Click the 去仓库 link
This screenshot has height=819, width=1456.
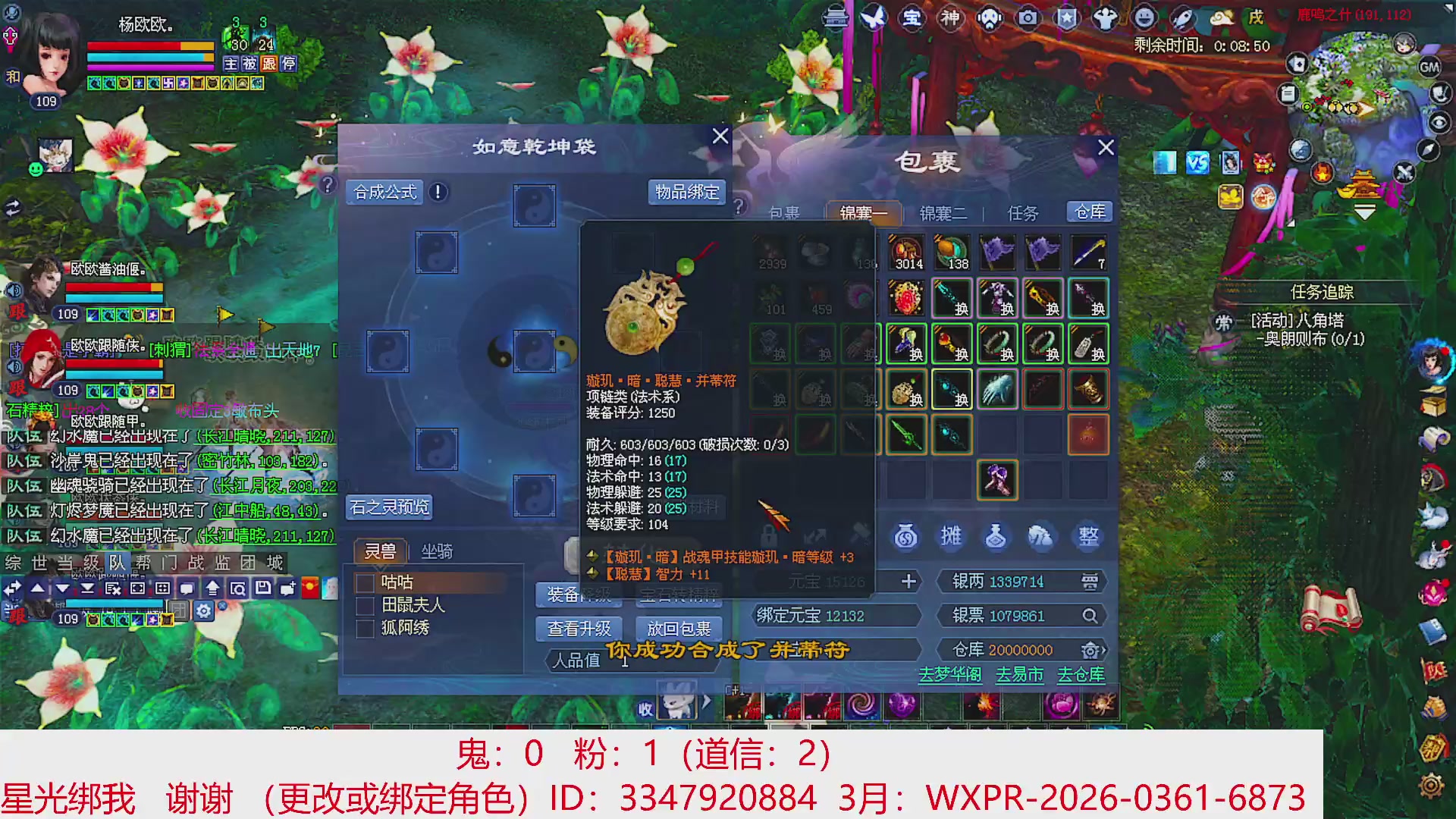(1082, 674)
